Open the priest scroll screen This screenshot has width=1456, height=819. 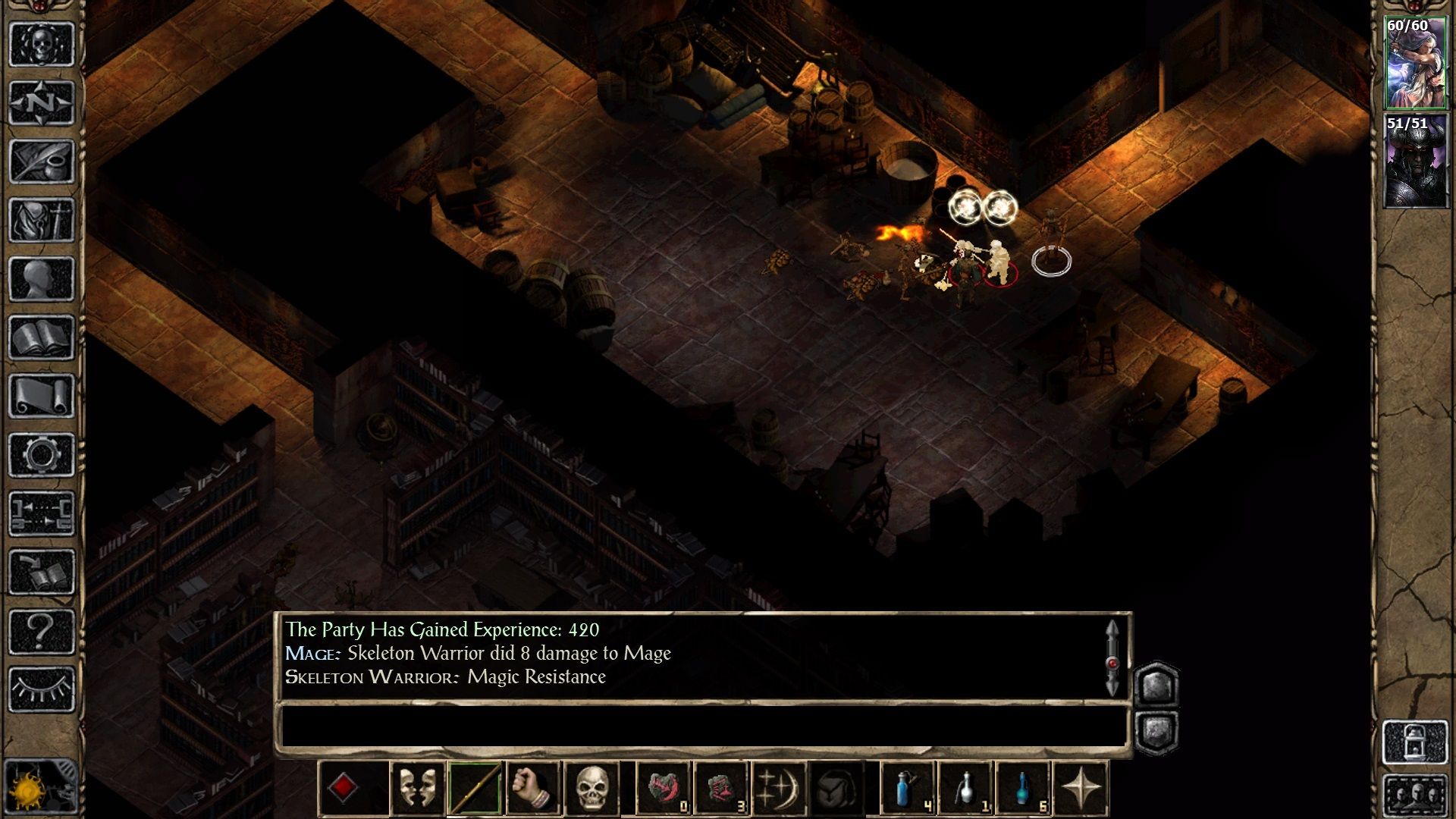pos(42,396)
